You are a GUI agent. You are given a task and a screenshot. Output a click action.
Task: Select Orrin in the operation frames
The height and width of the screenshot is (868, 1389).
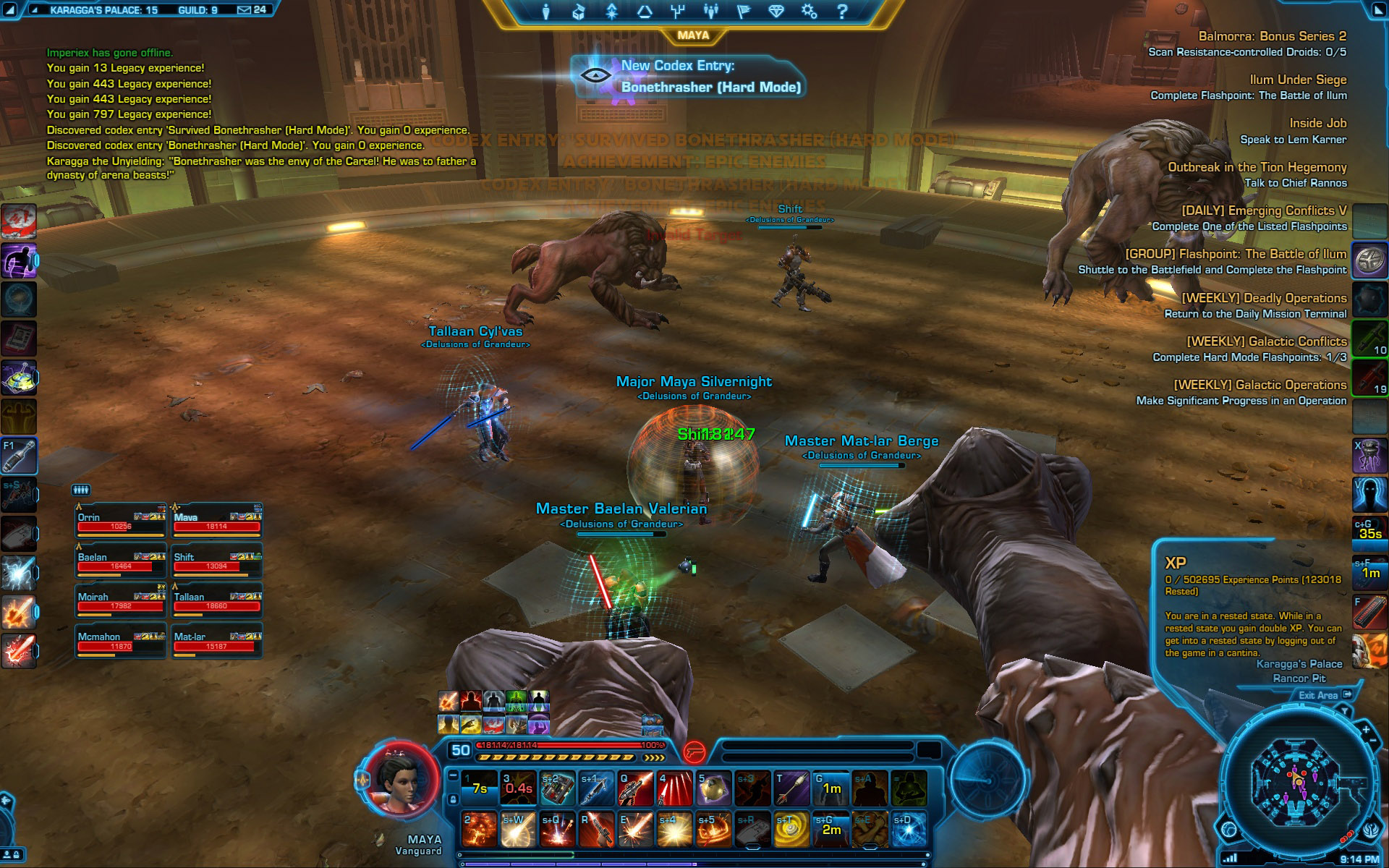point(121,521)
